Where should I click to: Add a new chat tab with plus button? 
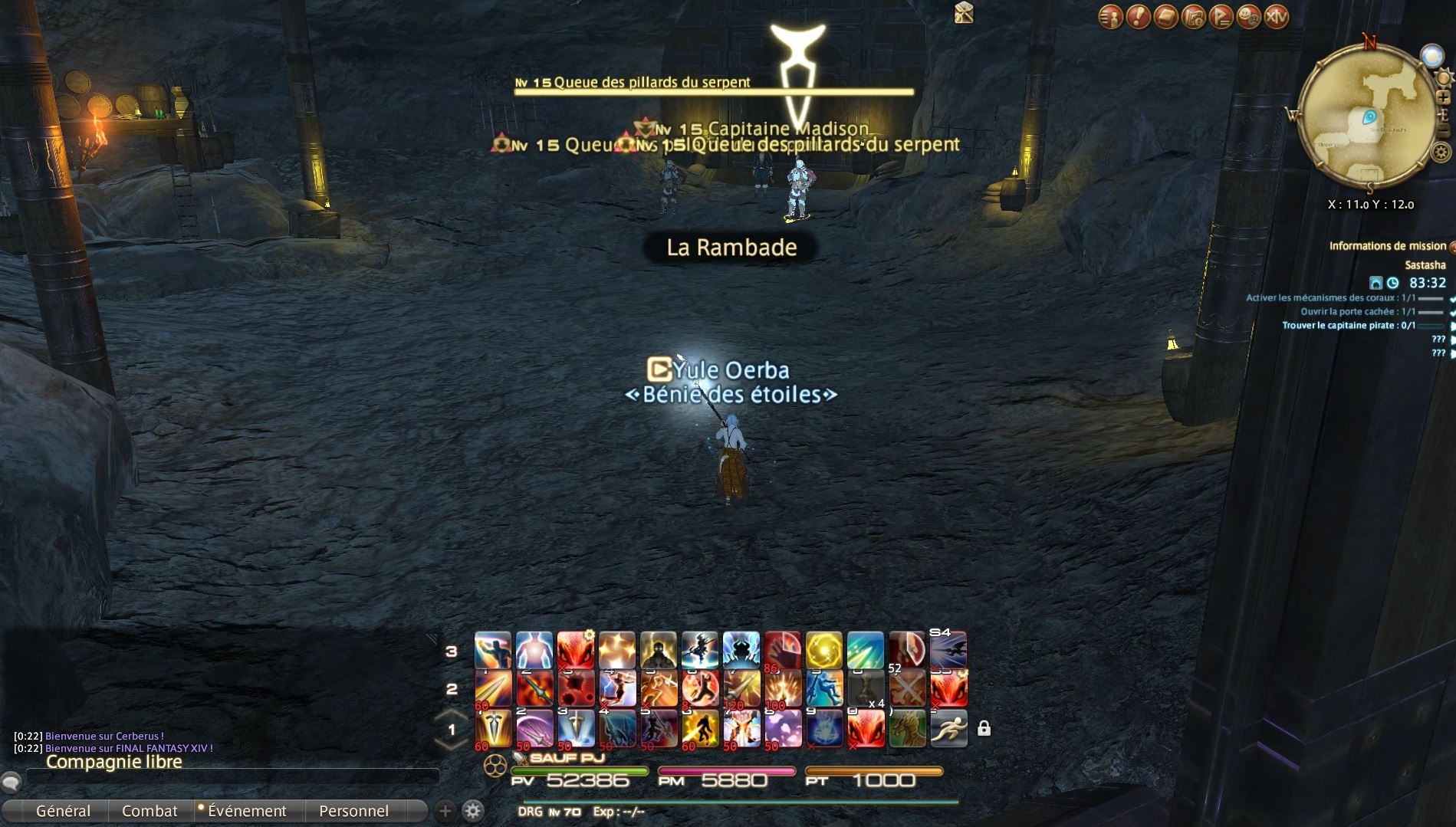[445, 811]
